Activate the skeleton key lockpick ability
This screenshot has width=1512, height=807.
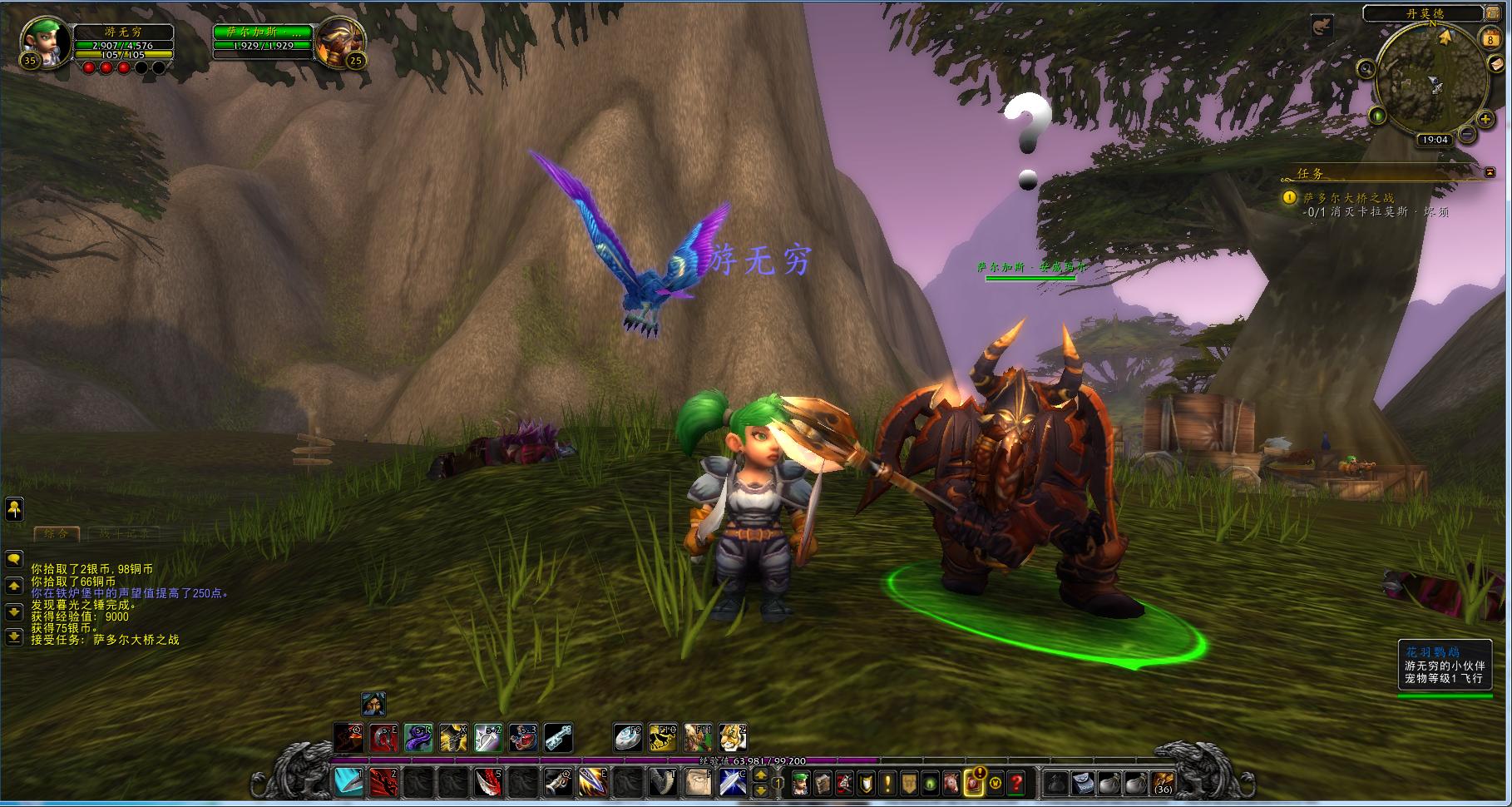(557, 737)
